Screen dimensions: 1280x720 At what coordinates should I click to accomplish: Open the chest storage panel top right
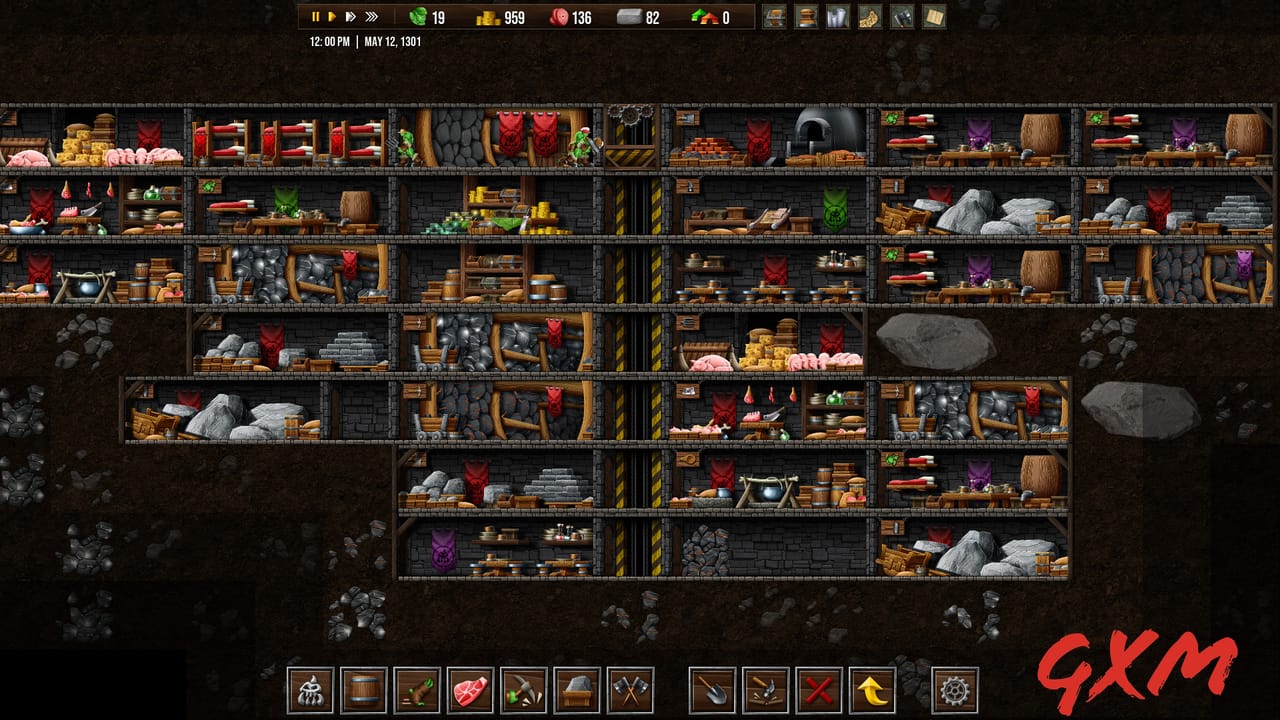(775, 17)
